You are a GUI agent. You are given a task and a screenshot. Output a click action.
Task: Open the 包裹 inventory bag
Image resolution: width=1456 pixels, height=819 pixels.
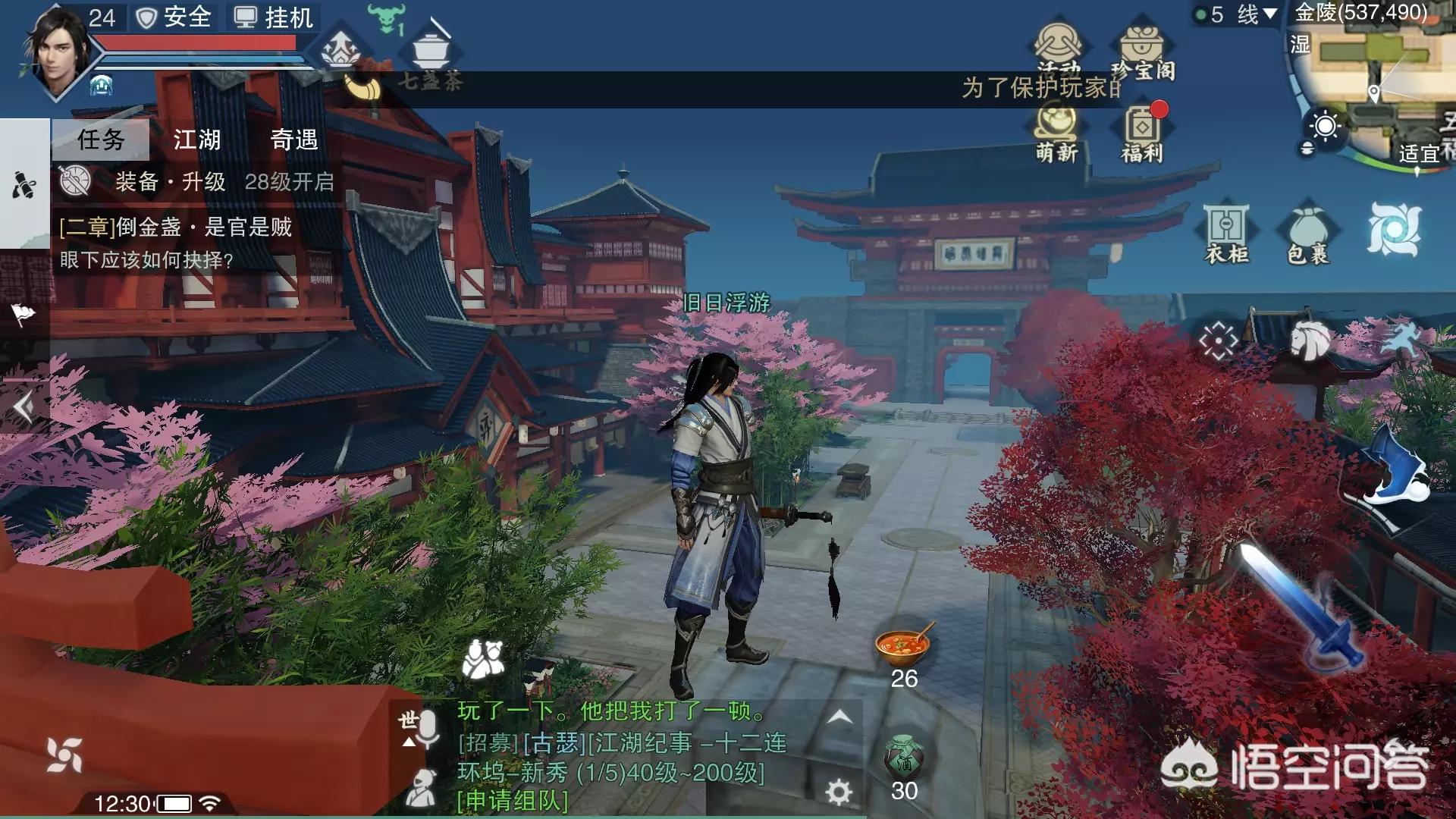pyautogui.click(x=1308, y=233)
